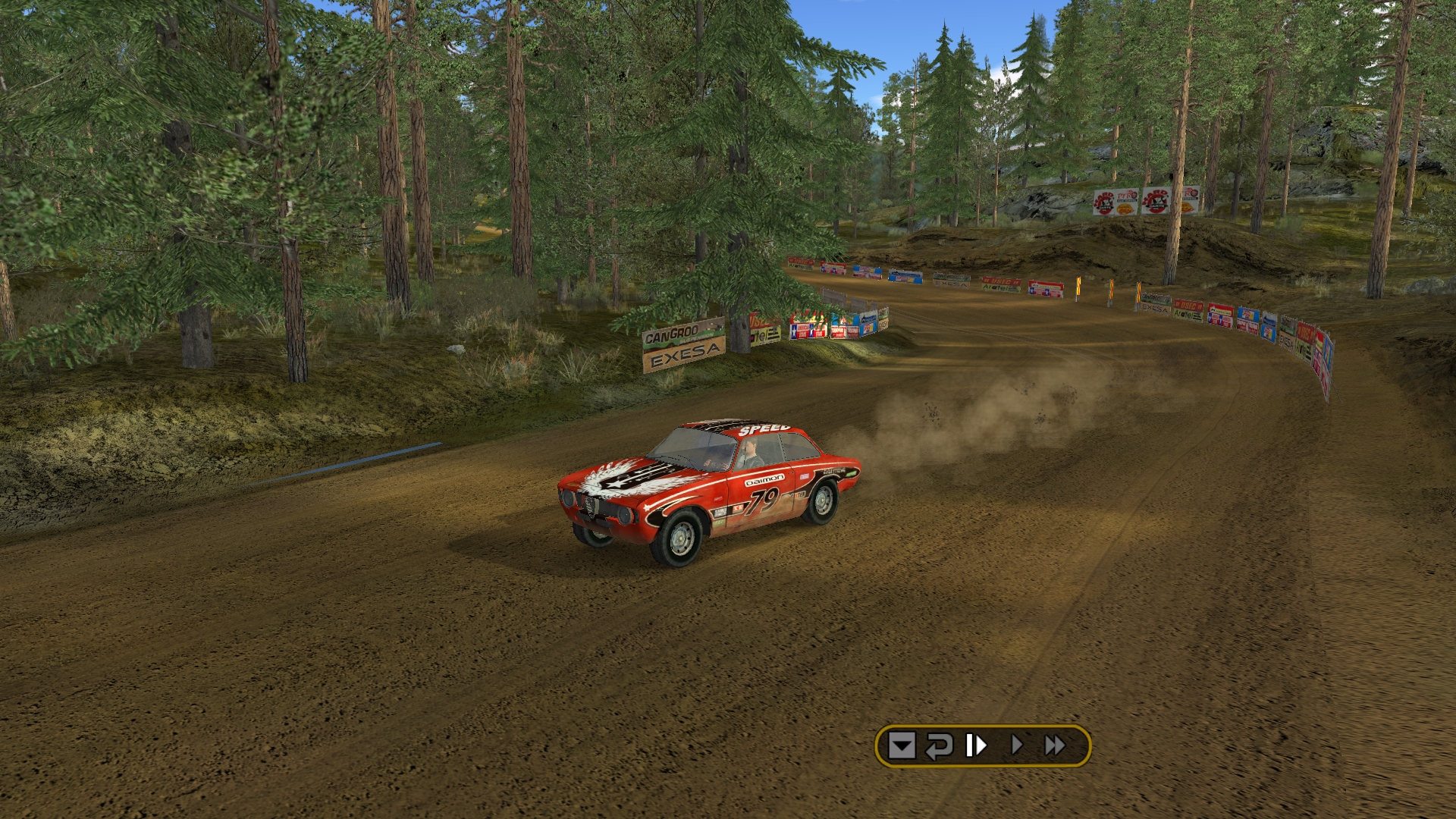The height and width of the screenshot is (819, 1456).
Task: Click the slow-motion step playback button
Action: [976, 746]
